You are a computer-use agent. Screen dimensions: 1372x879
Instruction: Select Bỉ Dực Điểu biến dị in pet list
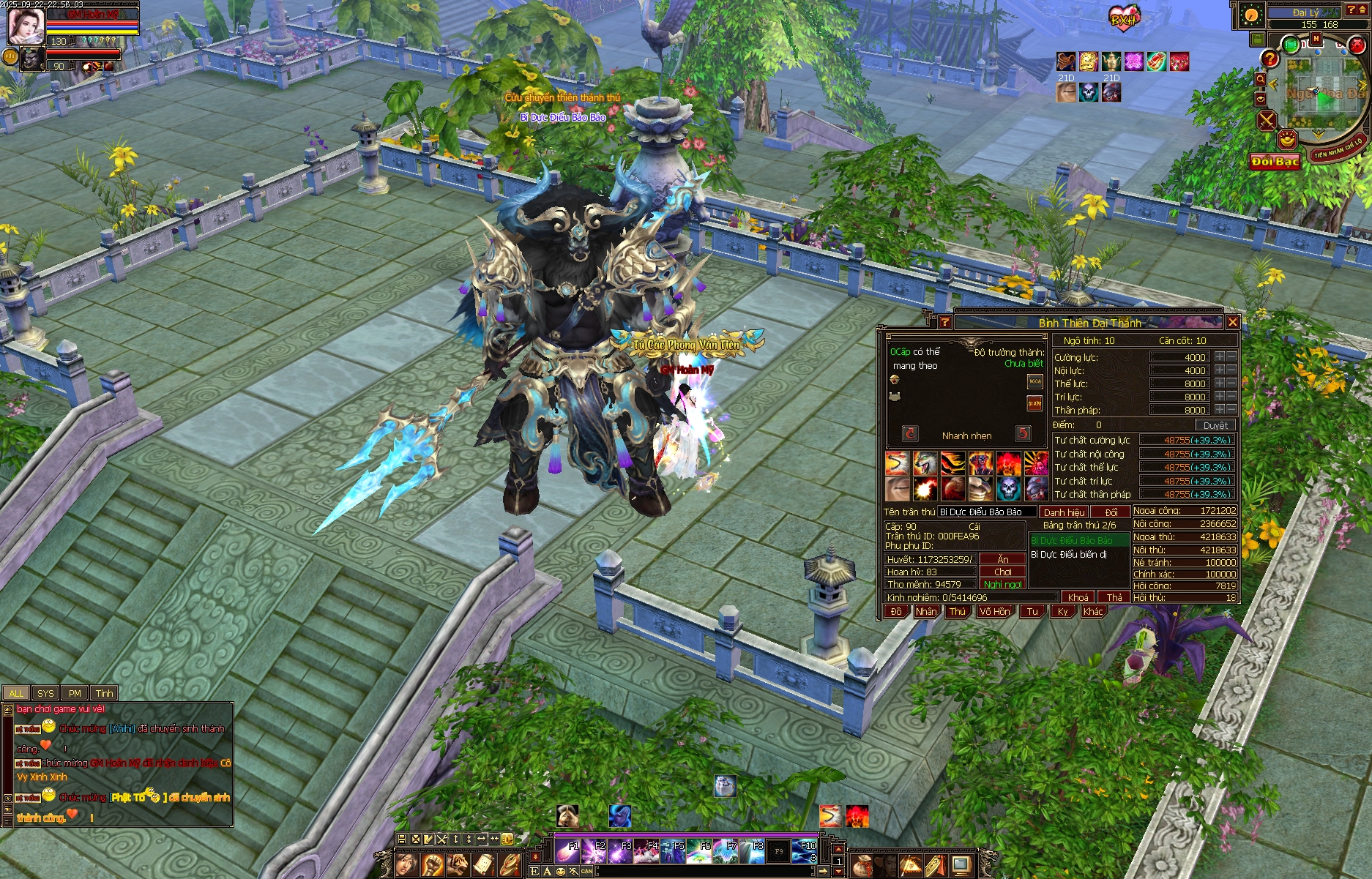coord(1068,555)
